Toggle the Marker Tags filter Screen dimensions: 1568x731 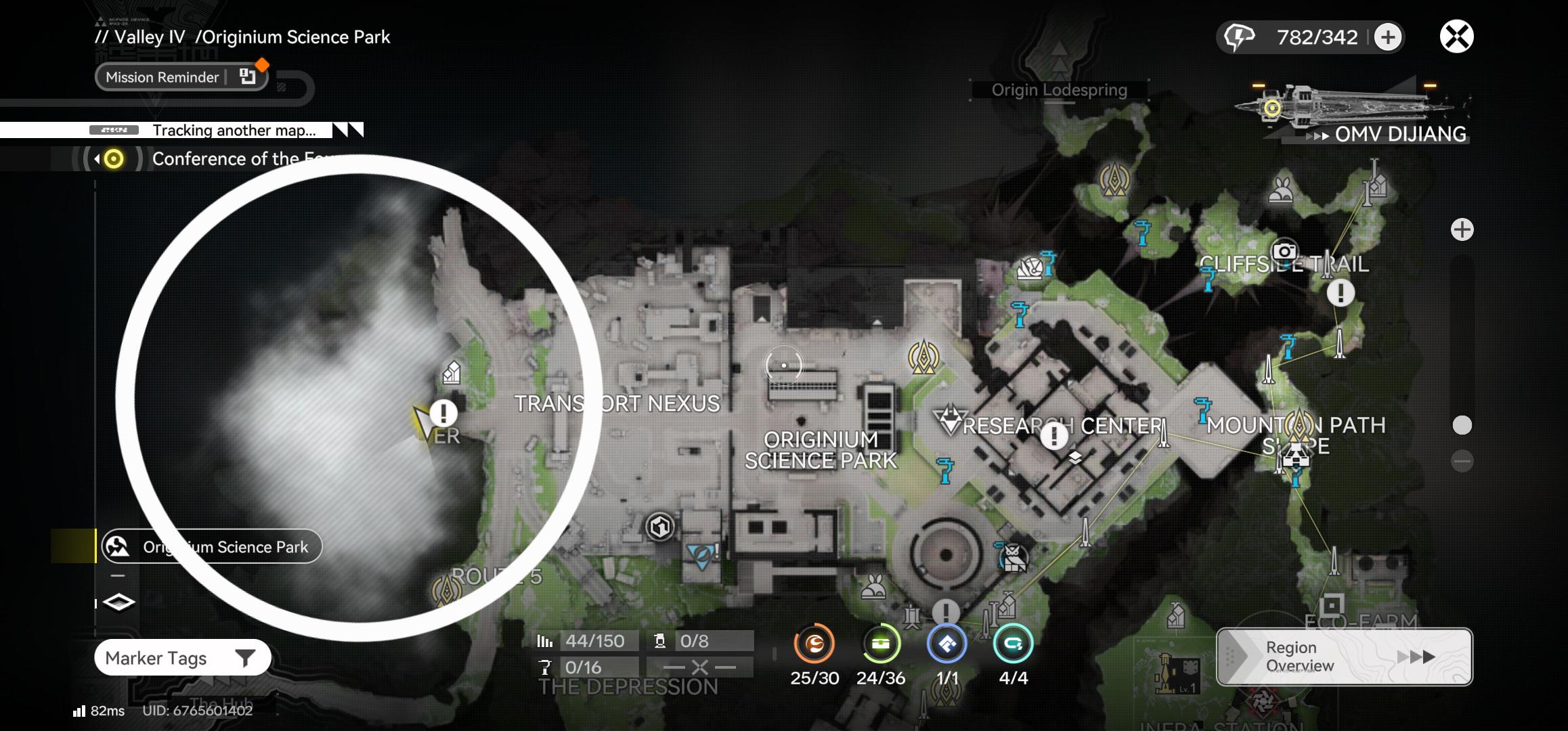point(180,657)
